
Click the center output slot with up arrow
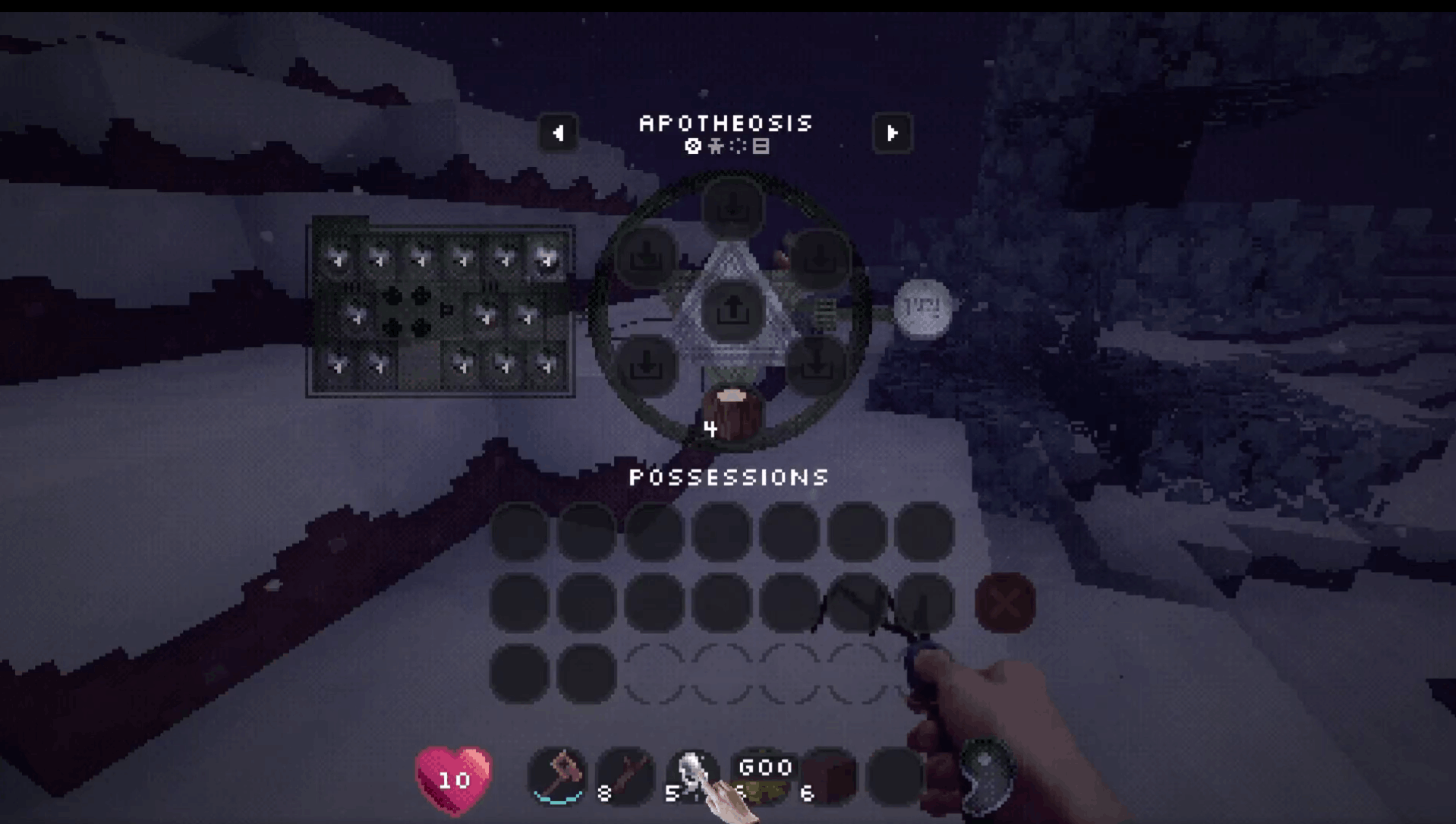pyautogui.click(x=732, y=311)
